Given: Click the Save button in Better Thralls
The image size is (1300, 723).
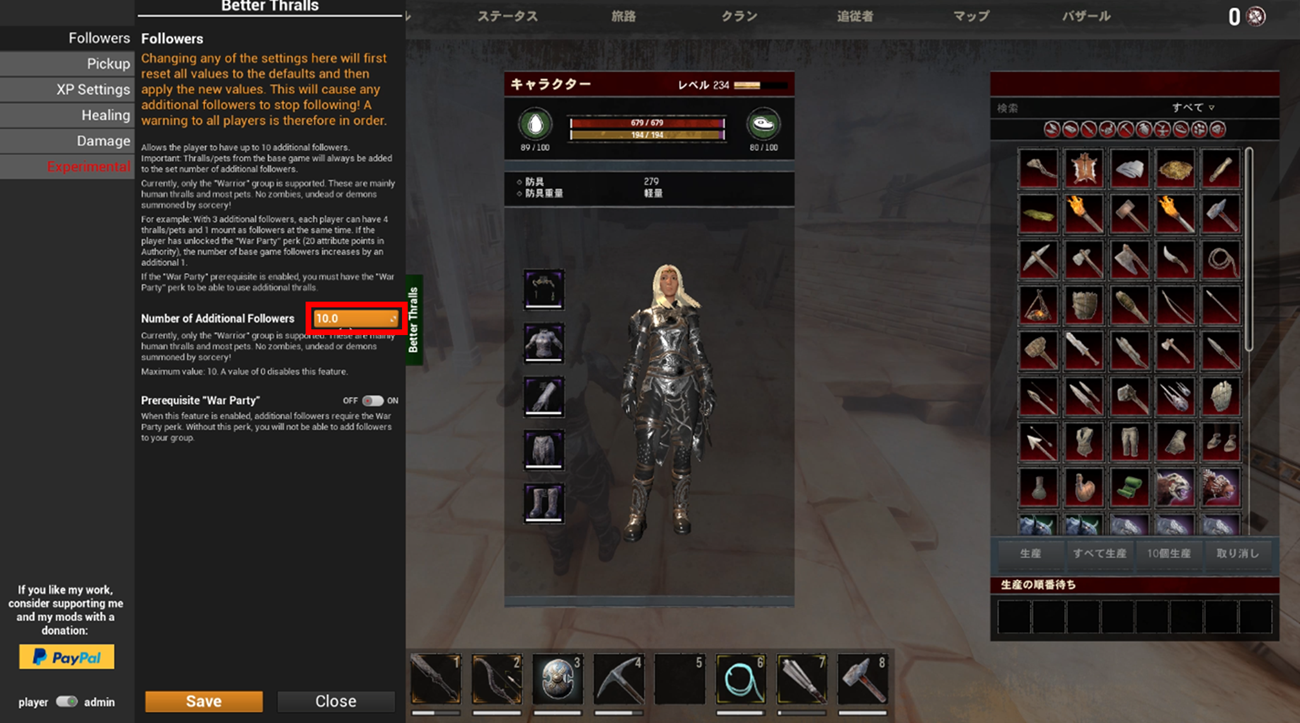Looking at the screenshot, I should tap(203, 701).
